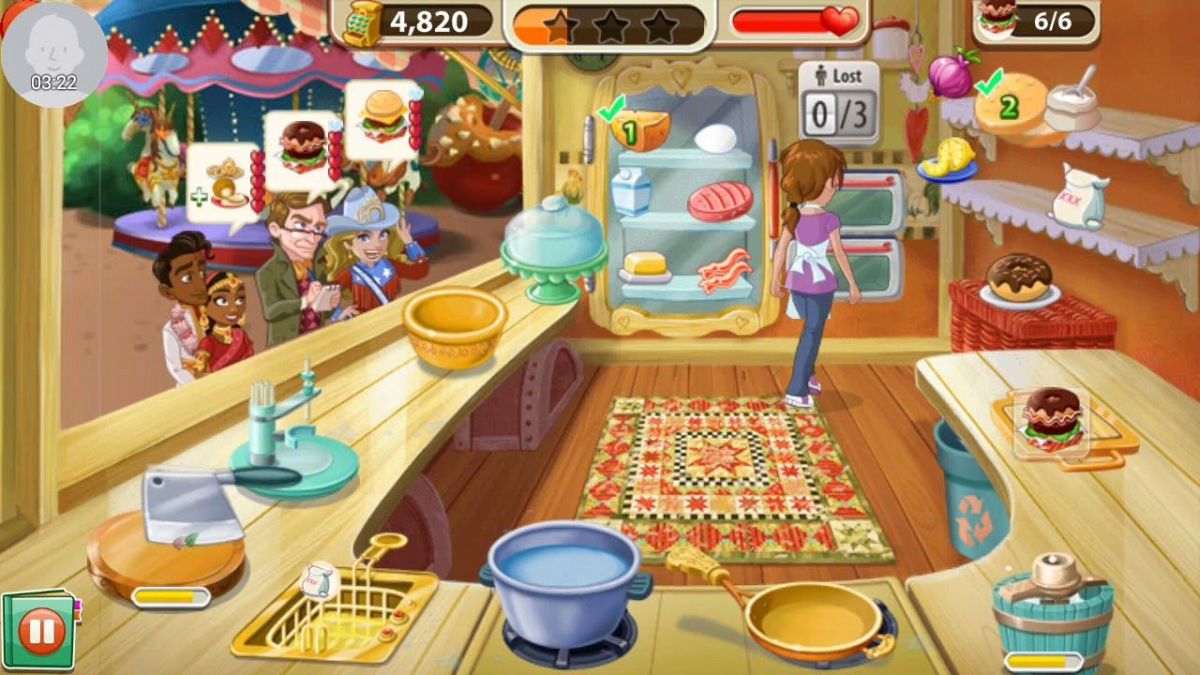Pick up the chocolate donut
Image resolution: width=1200 pixels, height=675 pixels.
[x=1019, y=278]
